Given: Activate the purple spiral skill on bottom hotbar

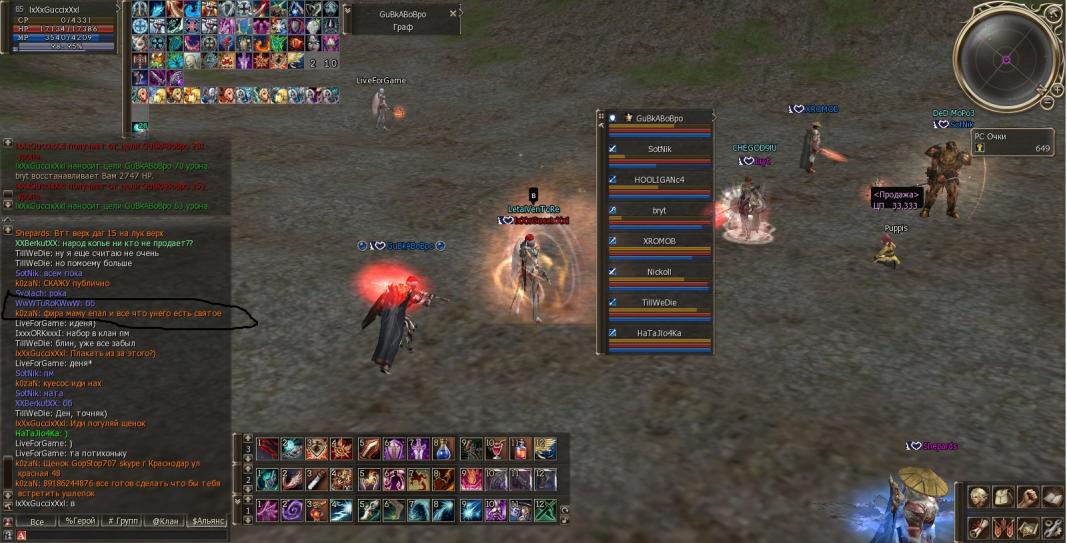Looking at the screenshot, I should [293, 510].
